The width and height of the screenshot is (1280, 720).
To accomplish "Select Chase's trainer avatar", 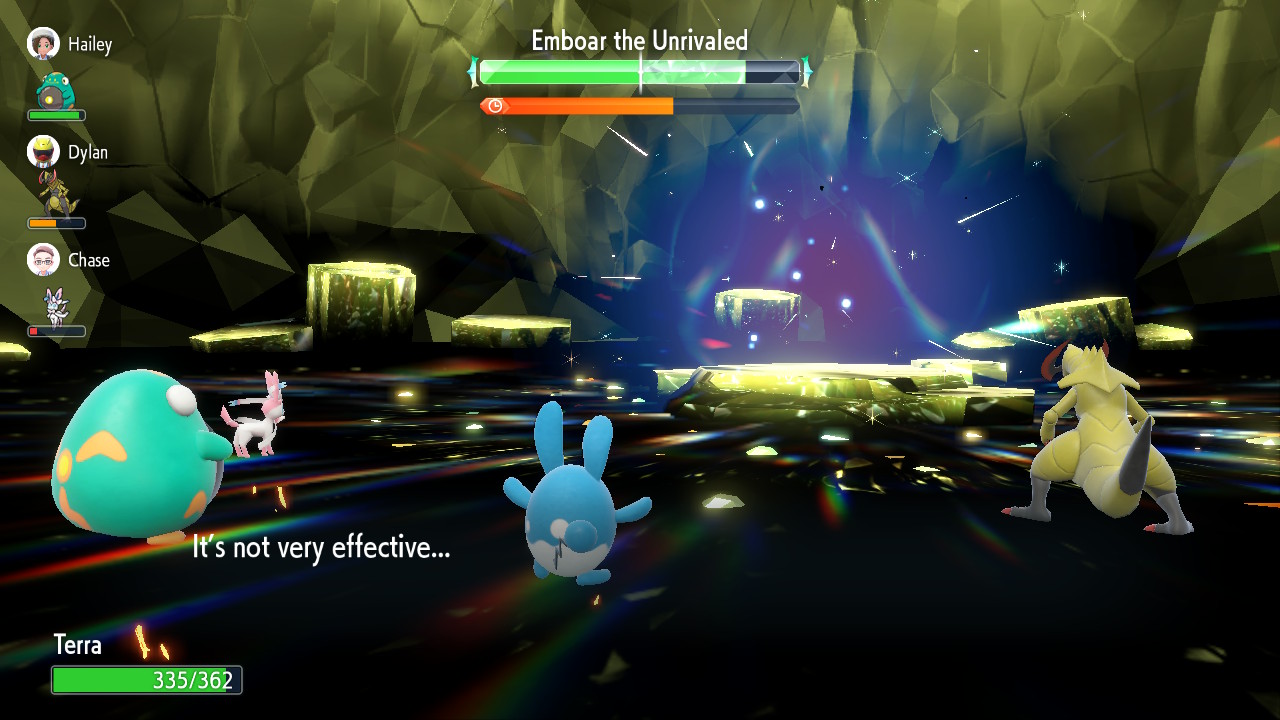I will point(43,260).
